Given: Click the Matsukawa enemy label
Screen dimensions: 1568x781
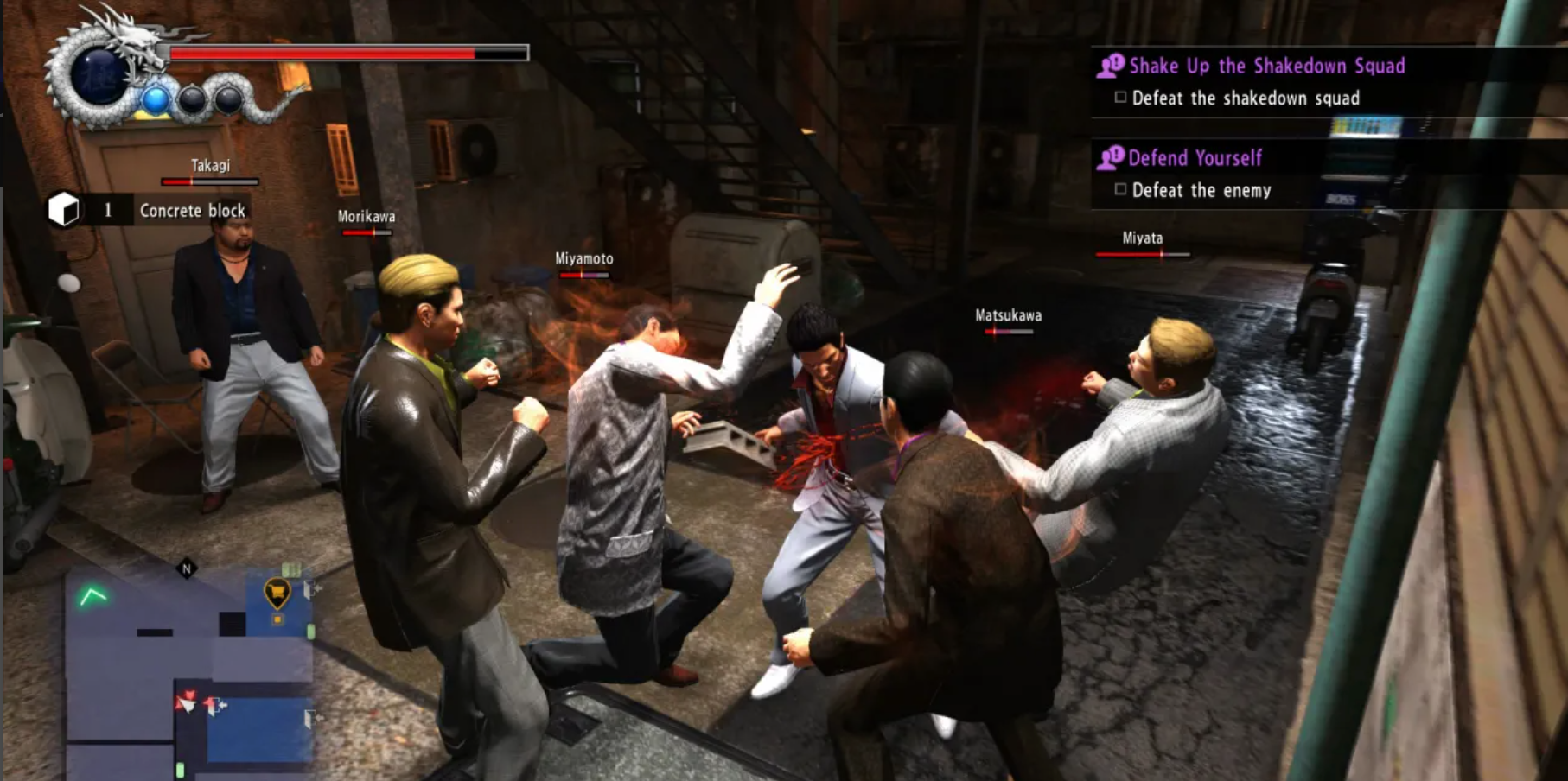Looking at the screenshot, I should pyautogui.click(x=1007, y=314).
